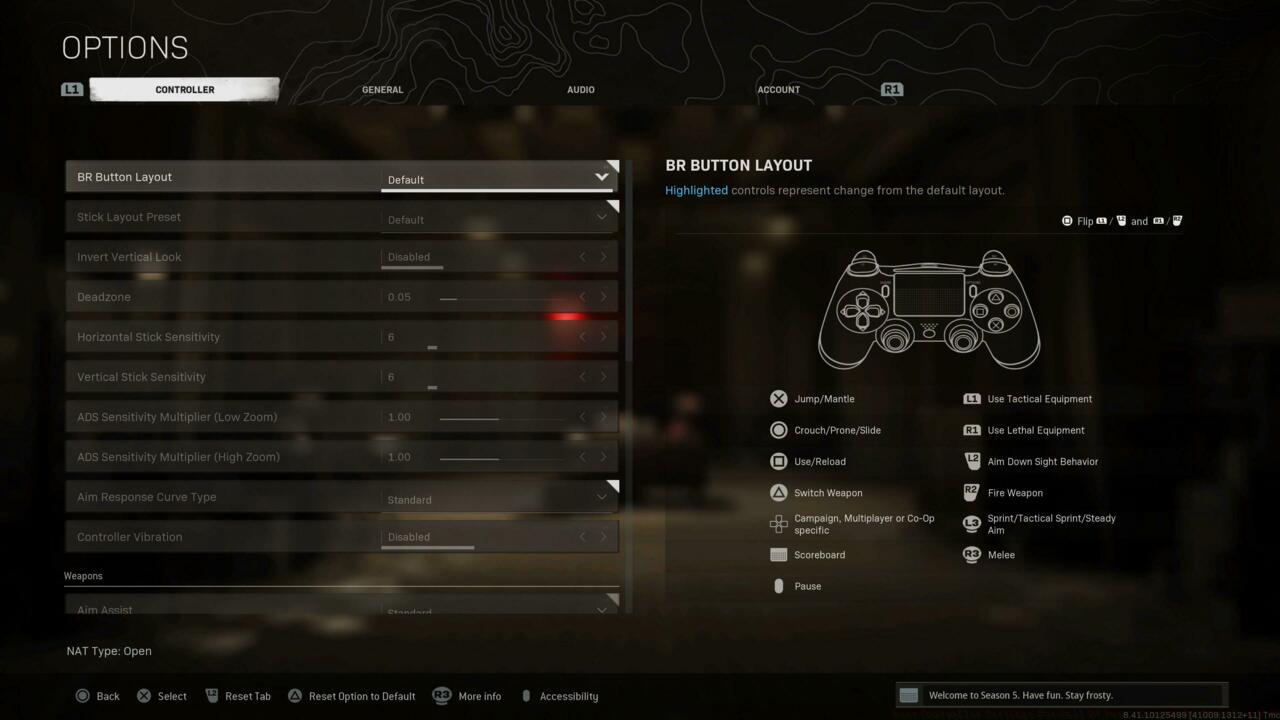
Task: Decrease Vertical Stick Sensitivity with left arrow
Action: (x=583, y=377)
